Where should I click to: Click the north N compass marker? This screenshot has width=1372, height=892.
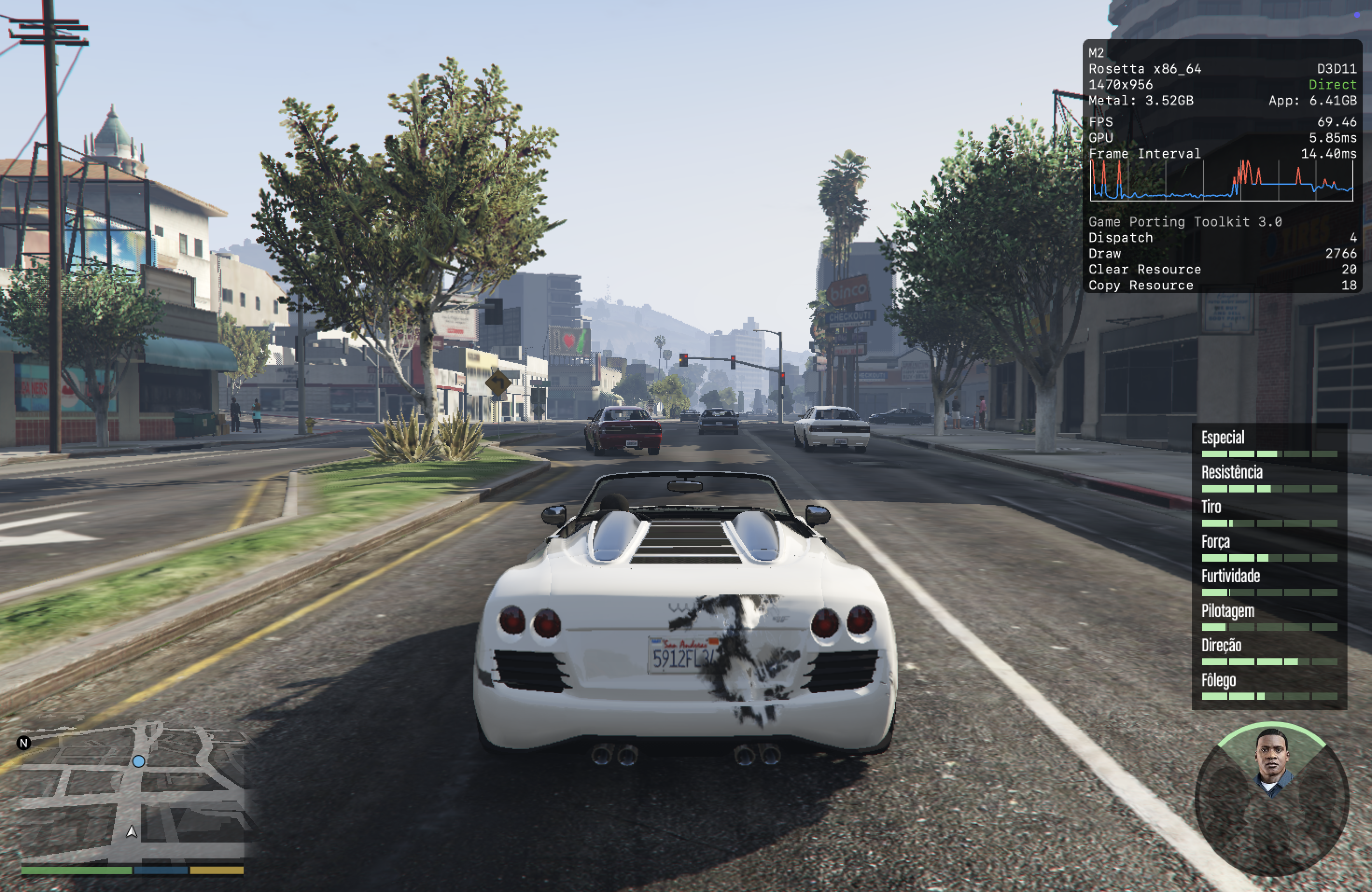[x=24, y=743]
